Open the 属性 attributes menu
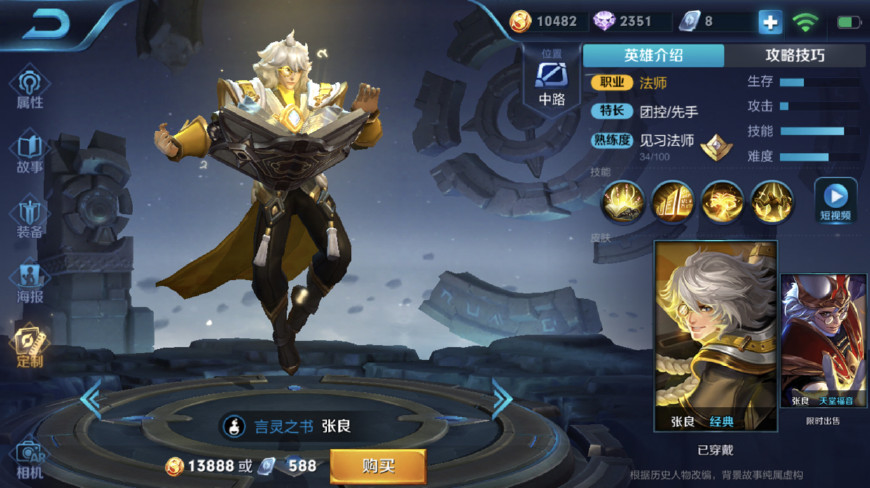The width and height of the screenshot is (870, 488). [x=30, y=88]
